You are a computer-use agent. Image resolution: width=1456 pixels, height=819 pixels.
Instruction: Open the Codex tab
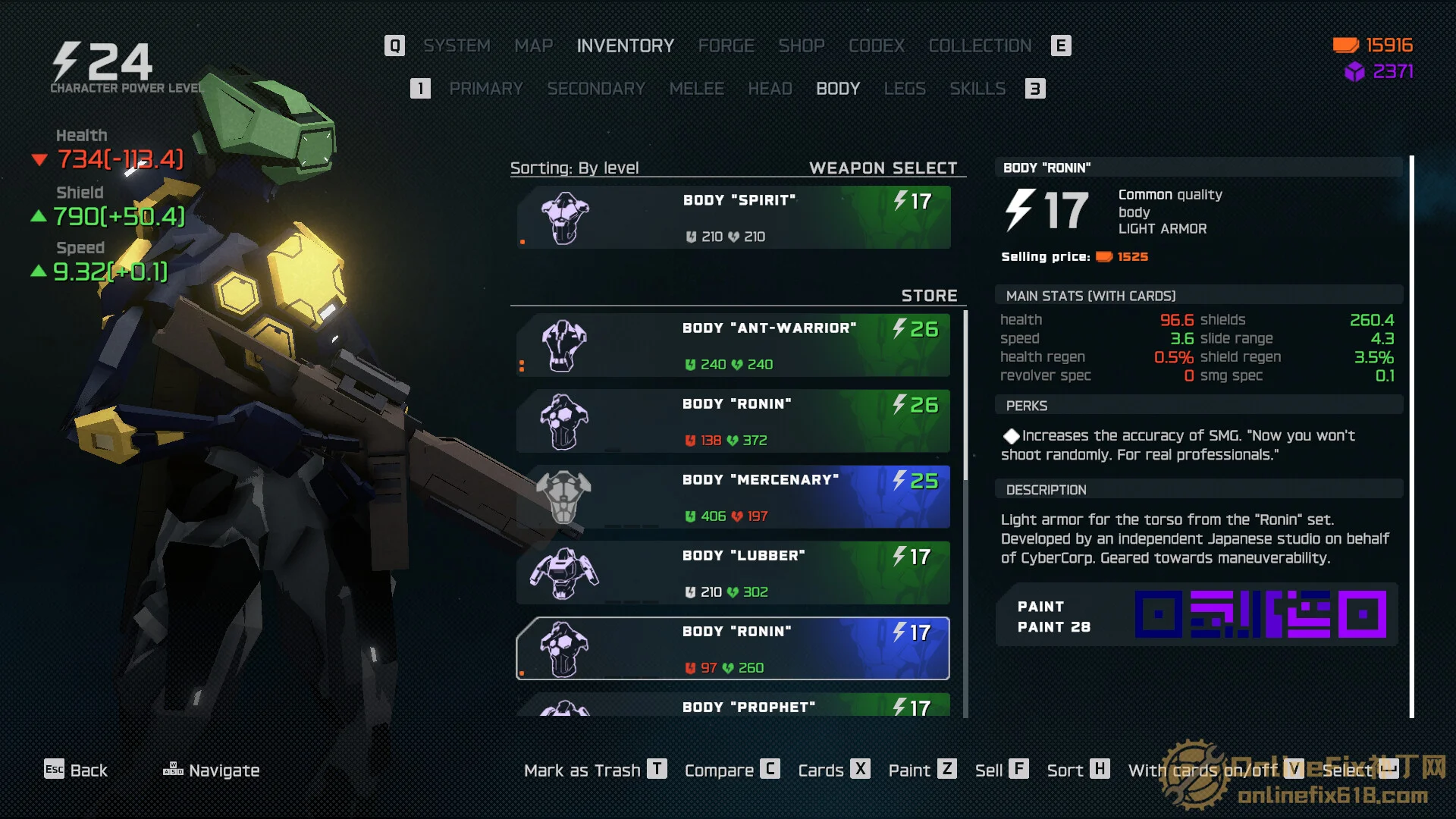876,45
